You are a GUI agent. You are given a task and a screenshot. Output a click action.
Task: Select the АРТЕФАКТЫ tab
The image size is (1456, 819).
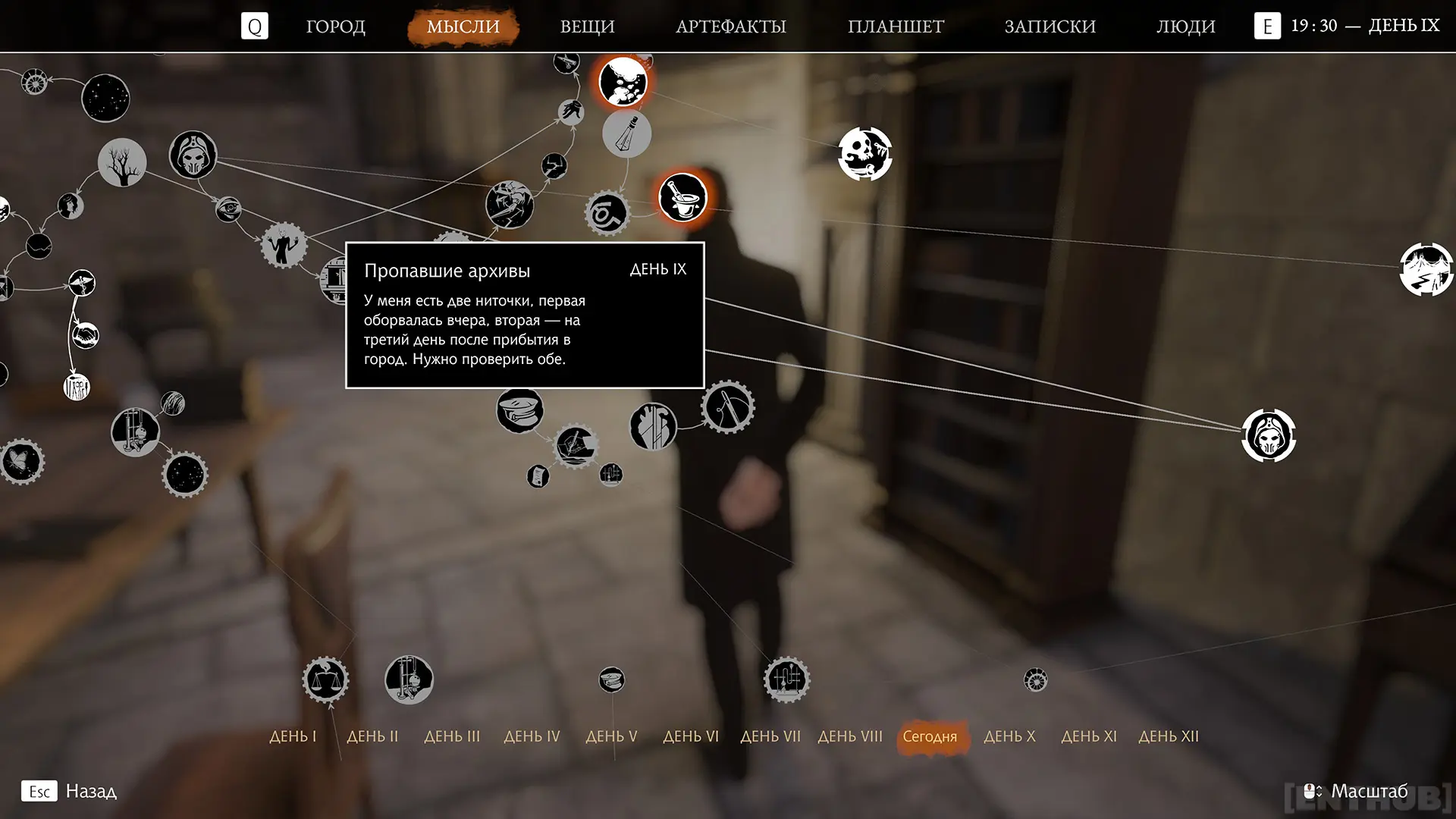click(x=730, y=27)
